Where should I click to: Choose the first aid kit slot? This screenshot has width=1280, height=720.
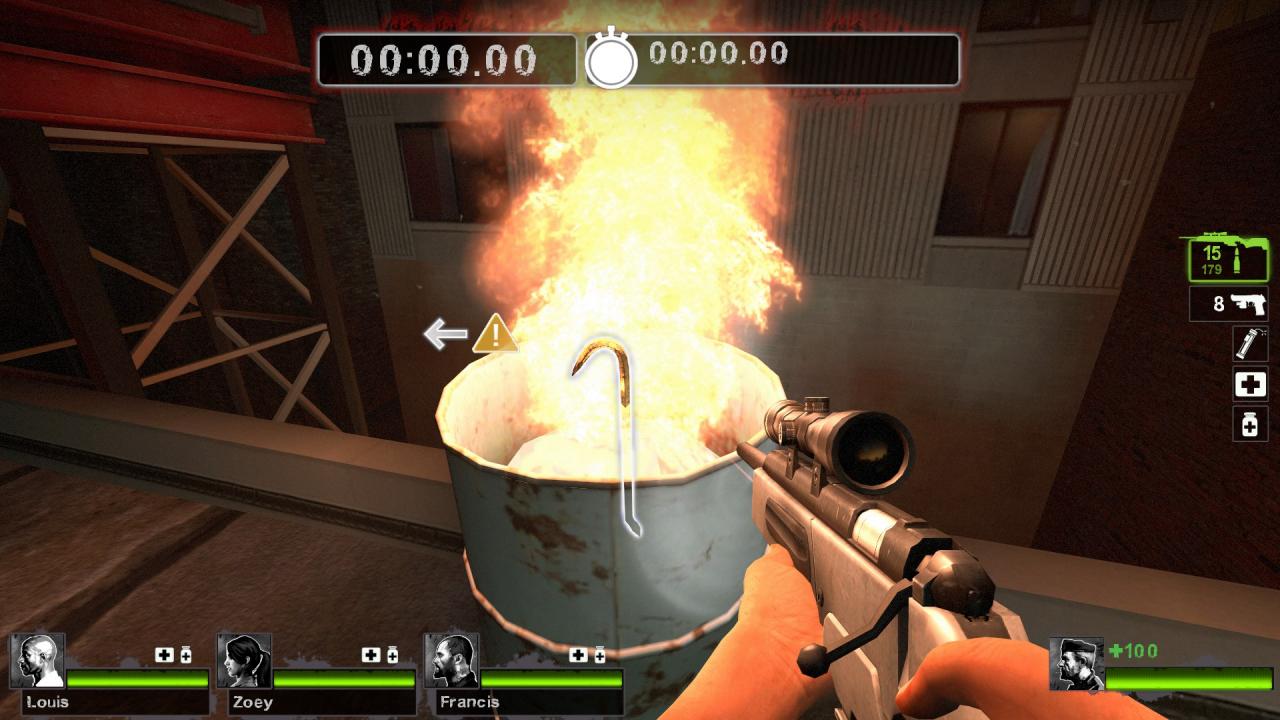[1250, 384]
